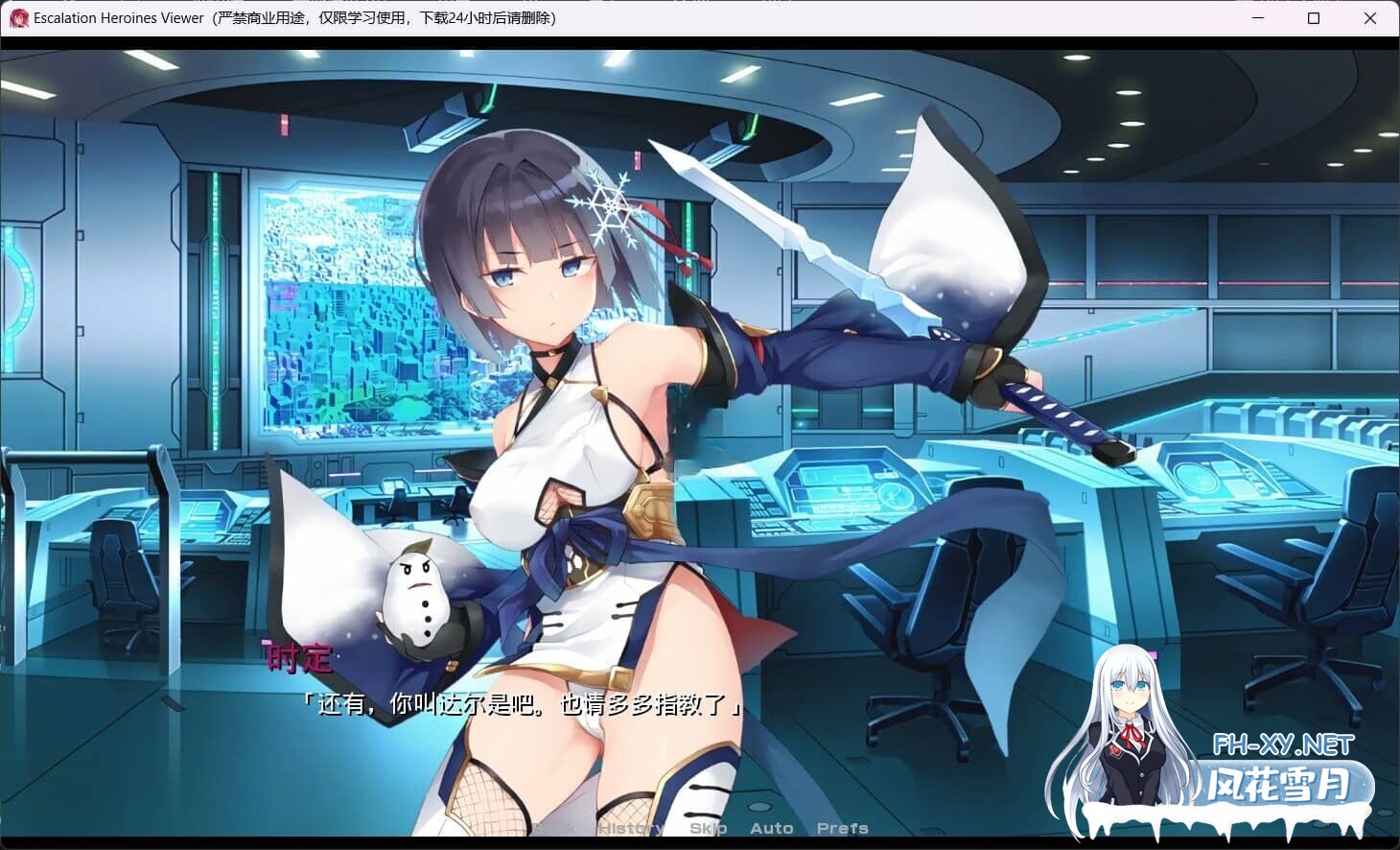Select the History icon to review past lines

coord(629,827)
